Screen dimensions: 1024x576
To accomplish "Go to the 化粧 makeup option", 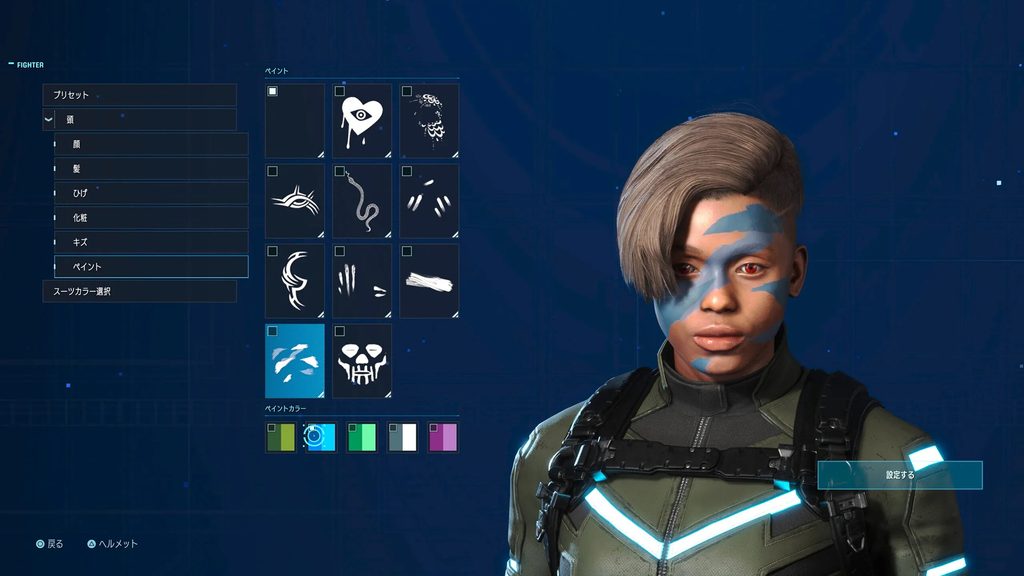I will click(x=150, y=217).
